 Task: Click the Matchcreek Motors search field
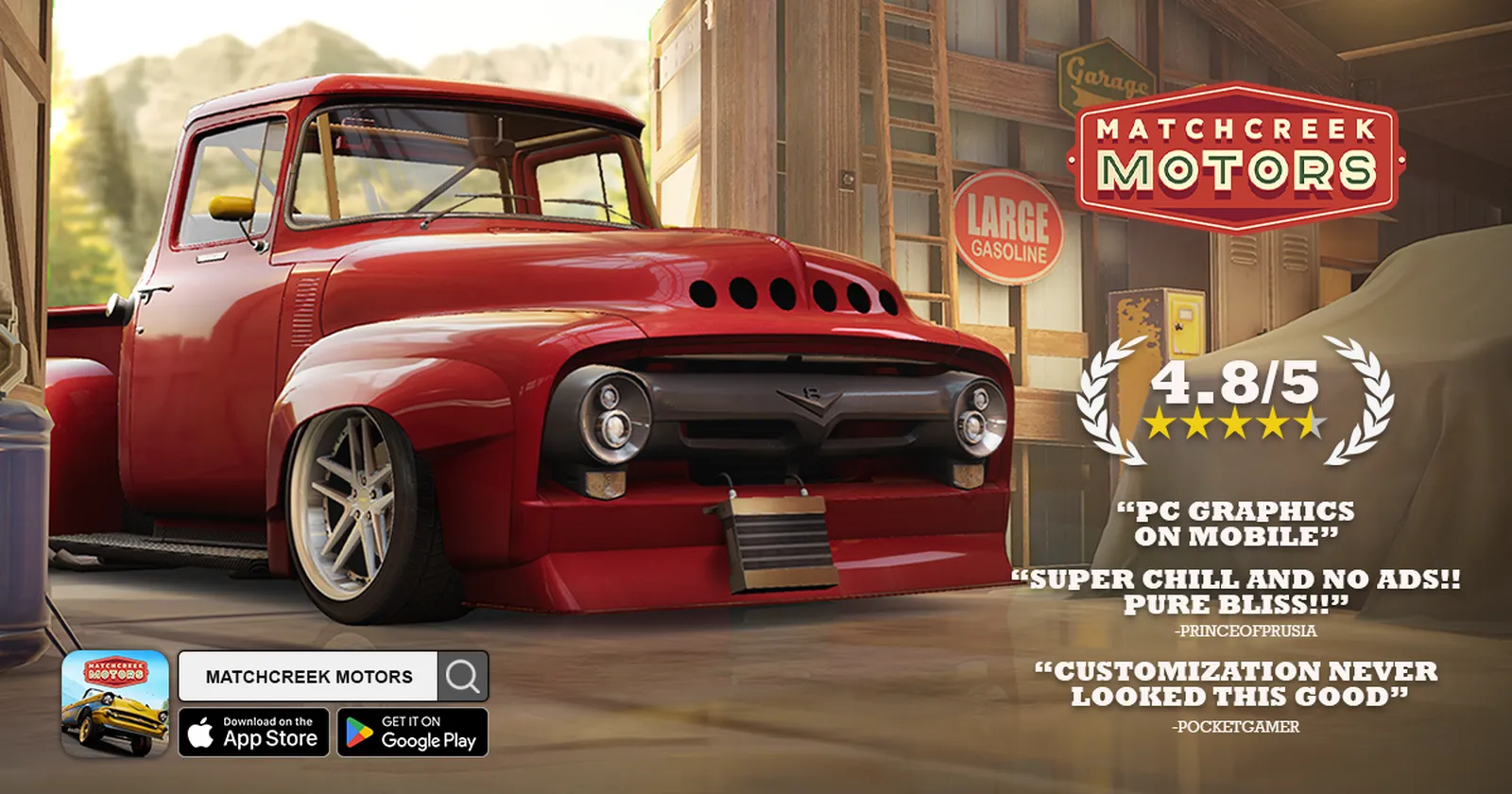click(308, 677)
